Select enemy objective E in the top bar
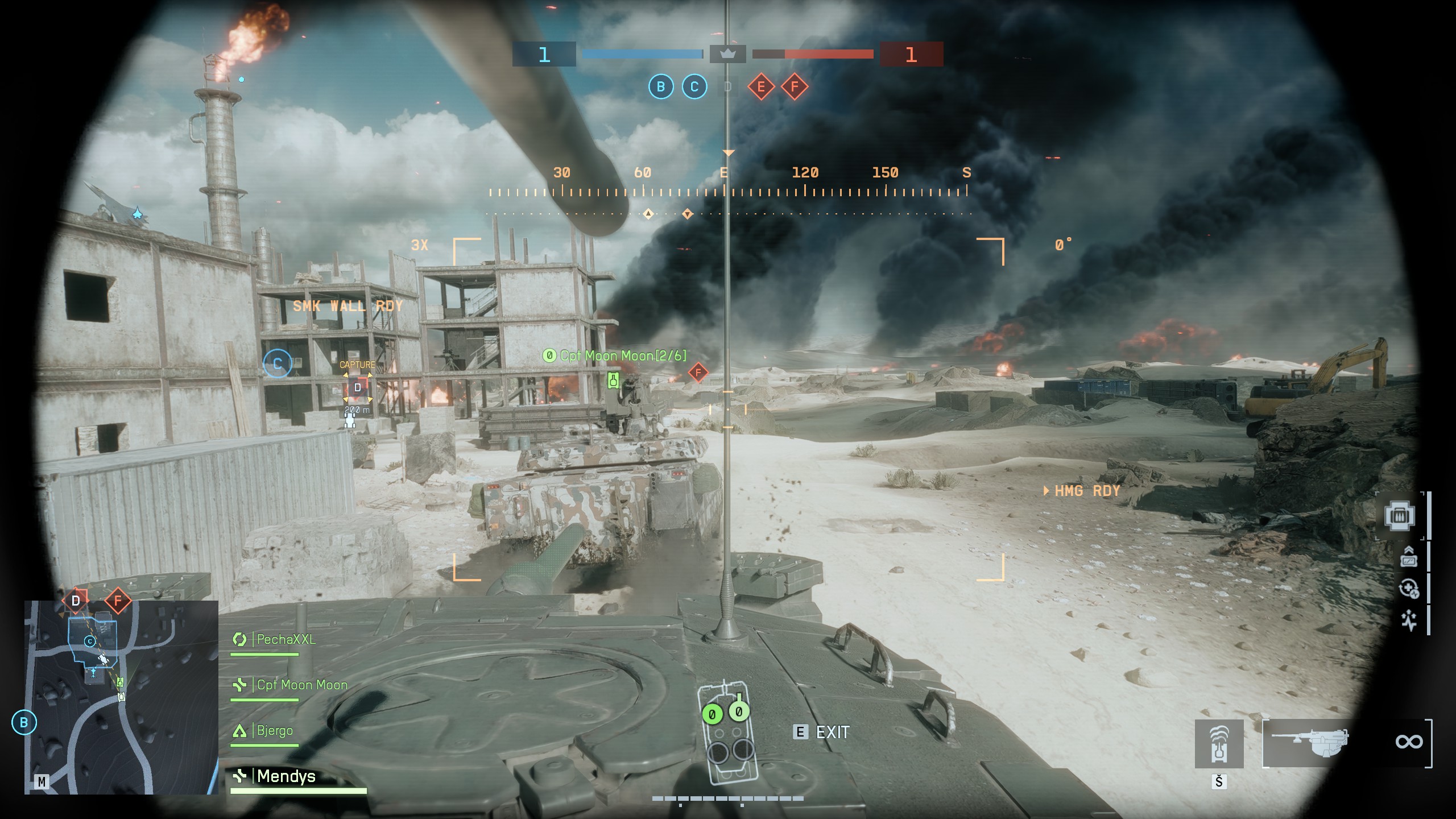The image size is (1456, 819). [761, 87]
